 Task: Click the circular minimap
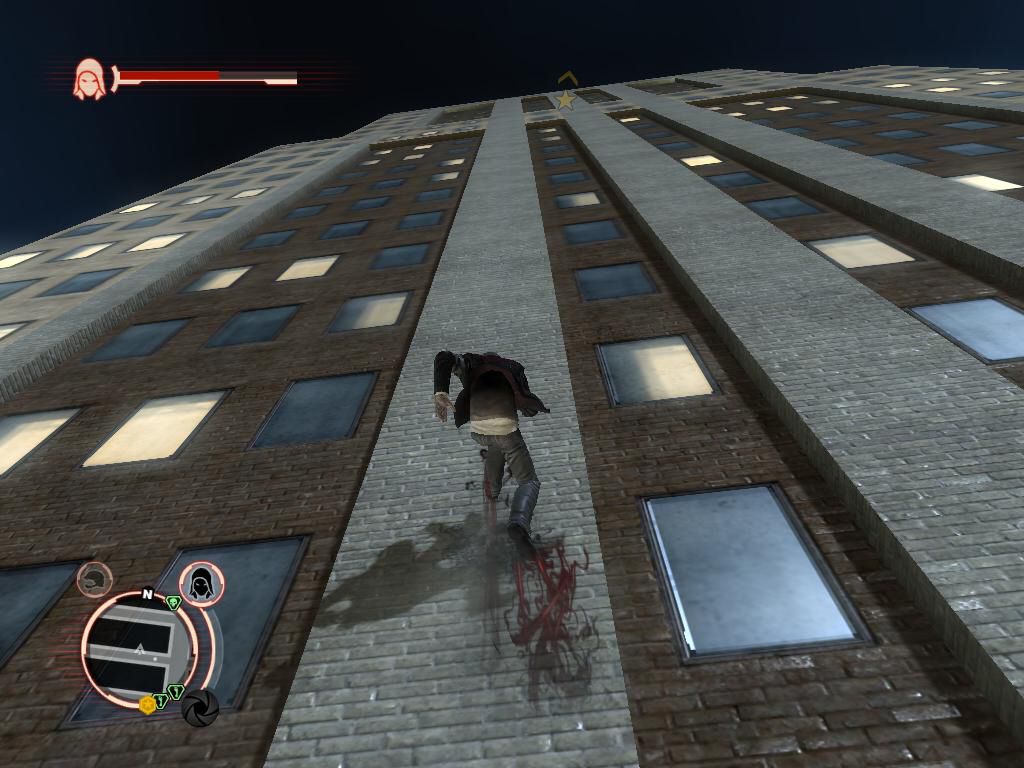(x=139, y=648)
